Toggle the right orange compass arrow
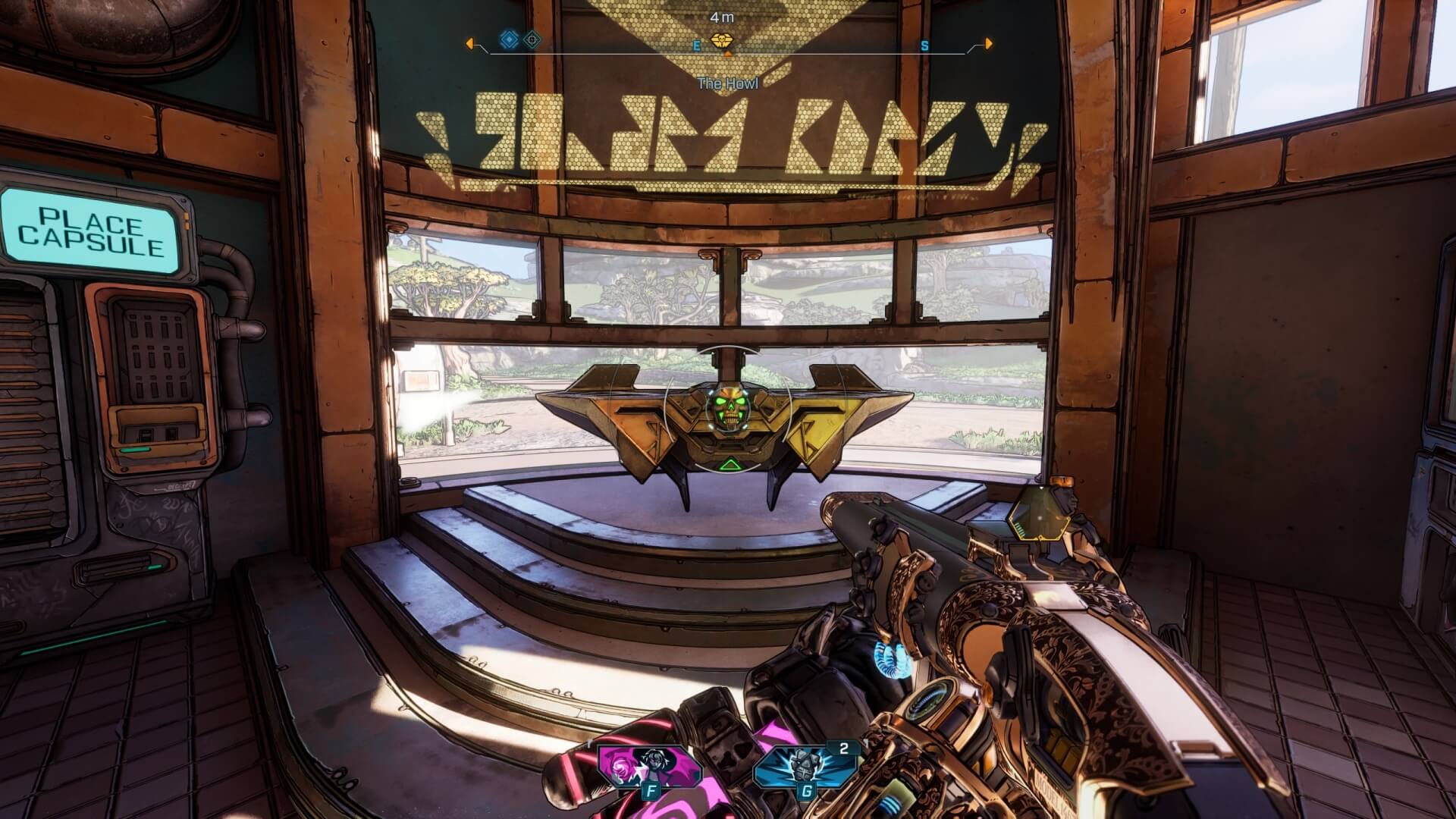The image size is (1456, 819). (x=989, y=44)
